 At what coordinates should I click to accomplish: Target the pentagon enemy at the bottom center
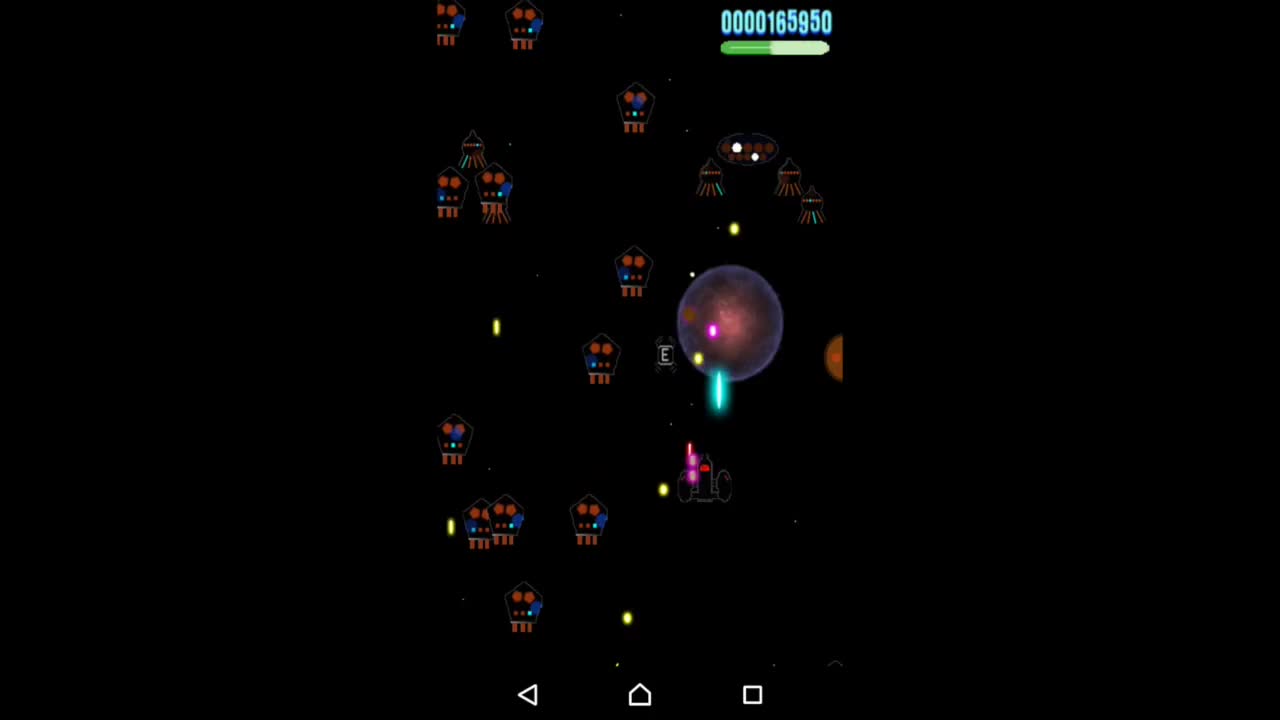pyautogui.click(x=524, y=605)
